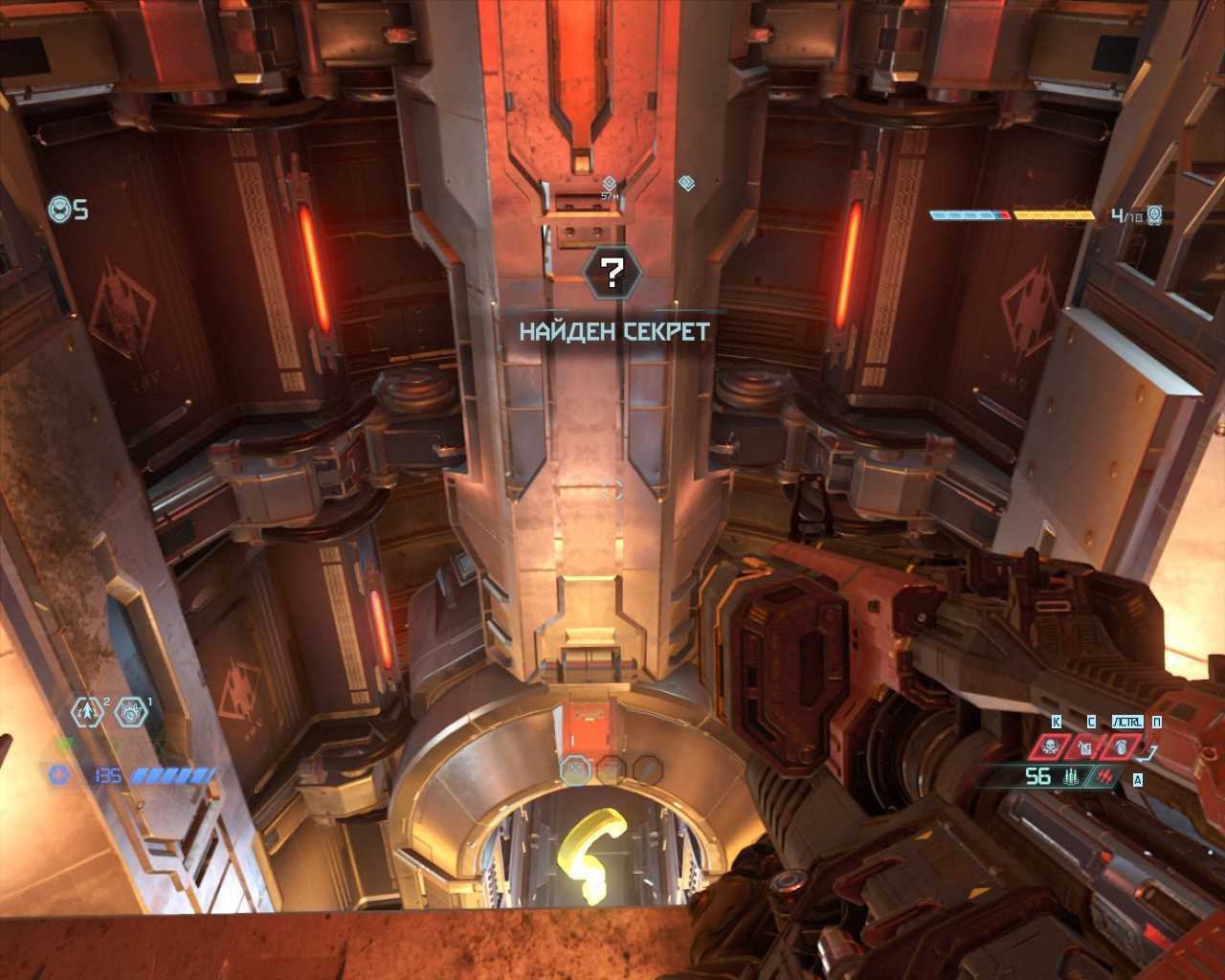Click the red weapon mod stripes icon
The height and width of the screenshot is (980, 1225).
[x=1107, y=776]
